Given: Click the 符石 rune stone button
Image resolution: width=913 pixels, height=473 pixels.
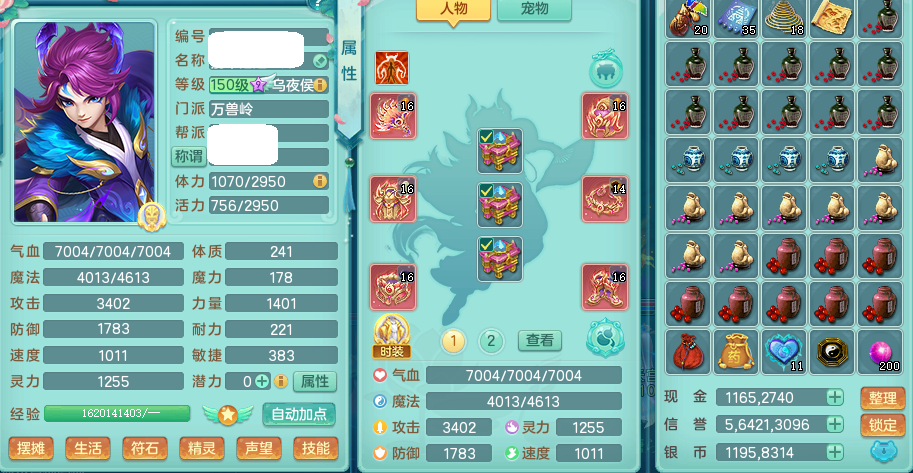Looking at the screenshot, I should click(x=144, y=448).
